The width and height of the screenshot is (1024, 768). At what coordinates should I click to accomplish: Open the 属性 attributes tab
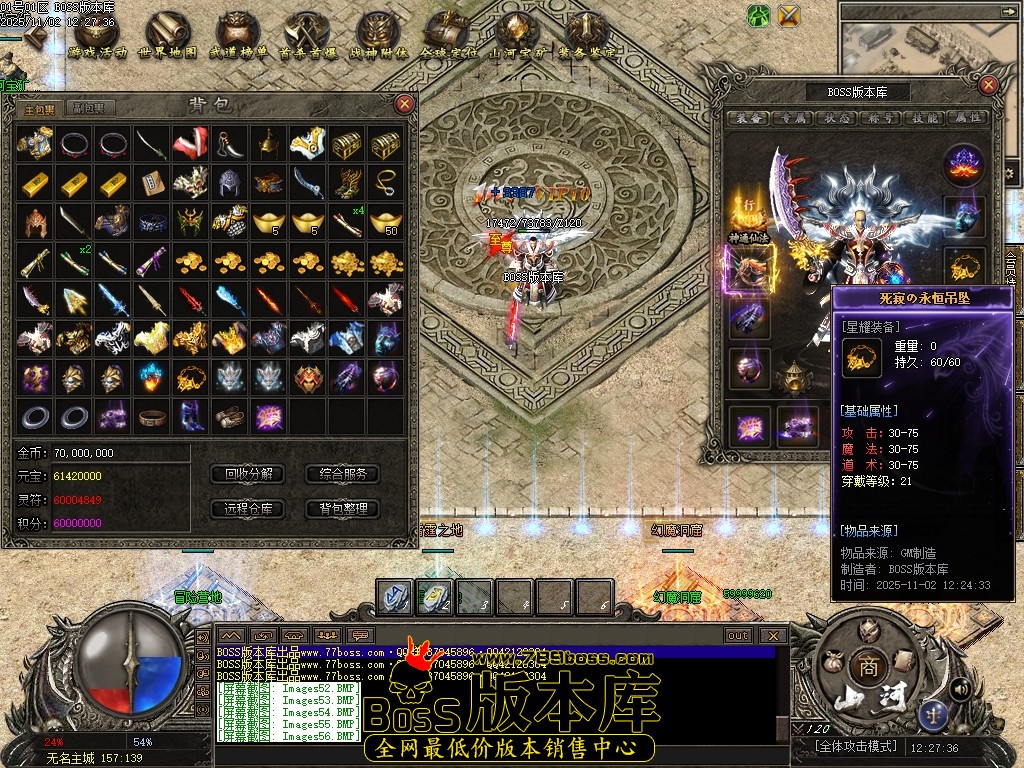(967, 118)
